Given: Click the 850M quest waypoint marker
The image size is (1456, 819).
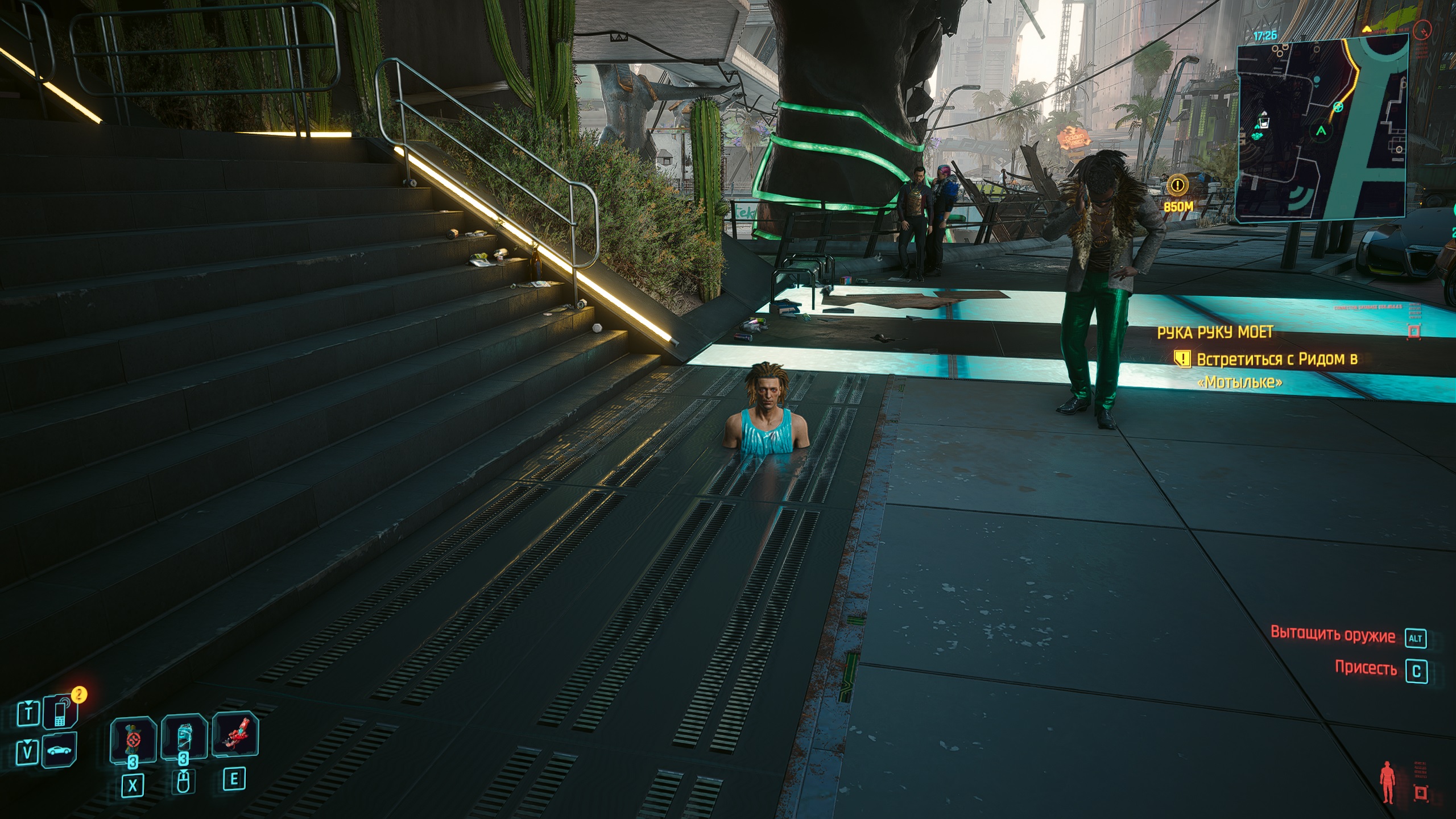Looking at the screenshot, I should (1177, 185).
